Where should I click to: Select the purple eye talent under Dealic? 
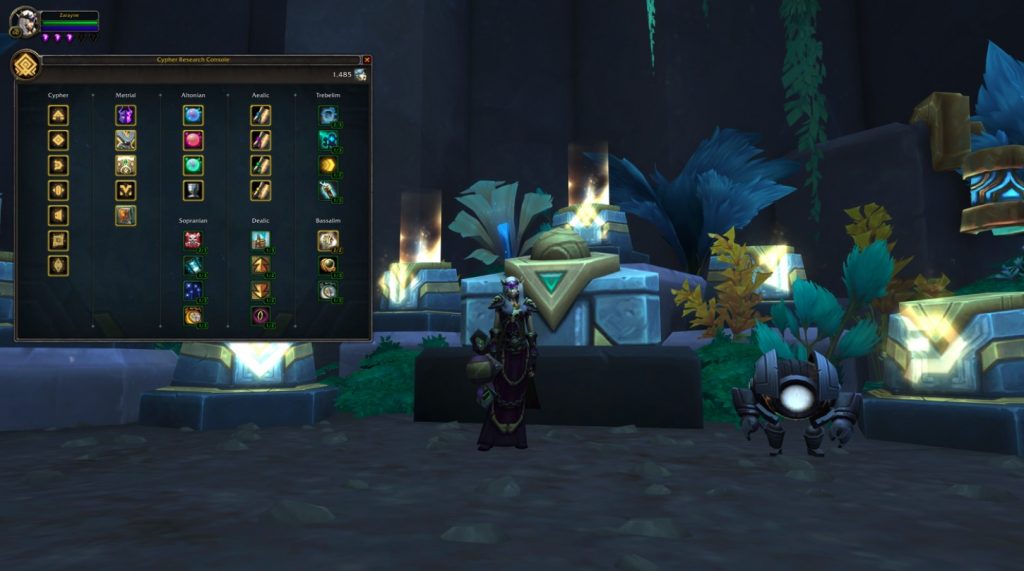pyautogui.click(x=260, y=315)
